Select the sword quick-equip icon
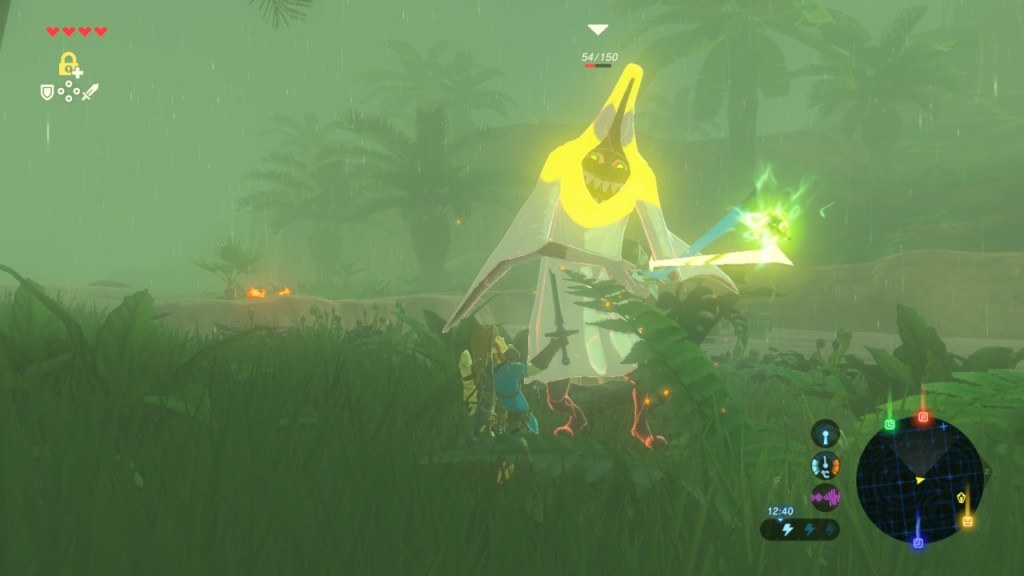The image size is (1024, 576). tap(91, 92)
